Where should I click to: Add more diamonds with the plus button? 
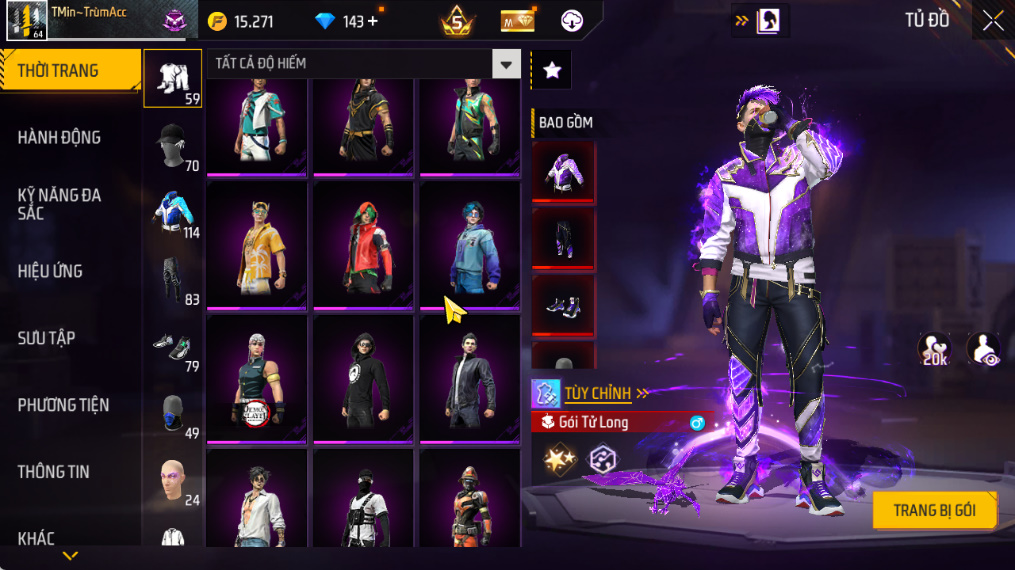(373, 21)
